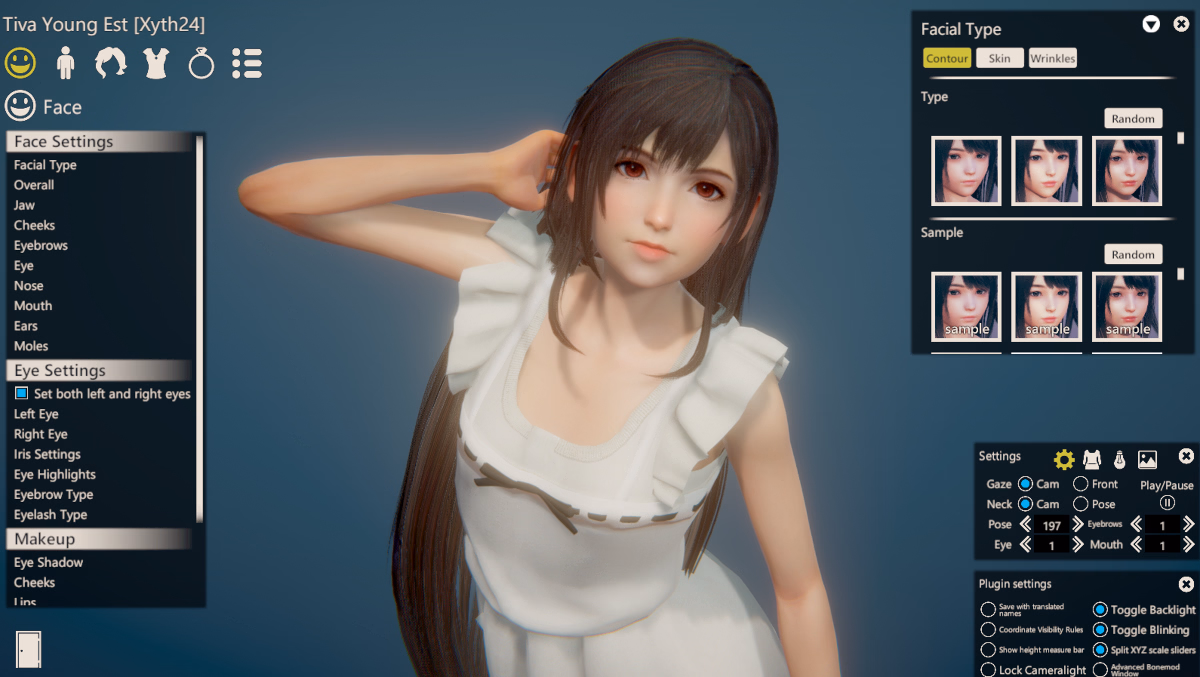Viewport: 1200px width, 677px height.
Task: Toggle Set both left and right eyes
Action: (22, 394)
